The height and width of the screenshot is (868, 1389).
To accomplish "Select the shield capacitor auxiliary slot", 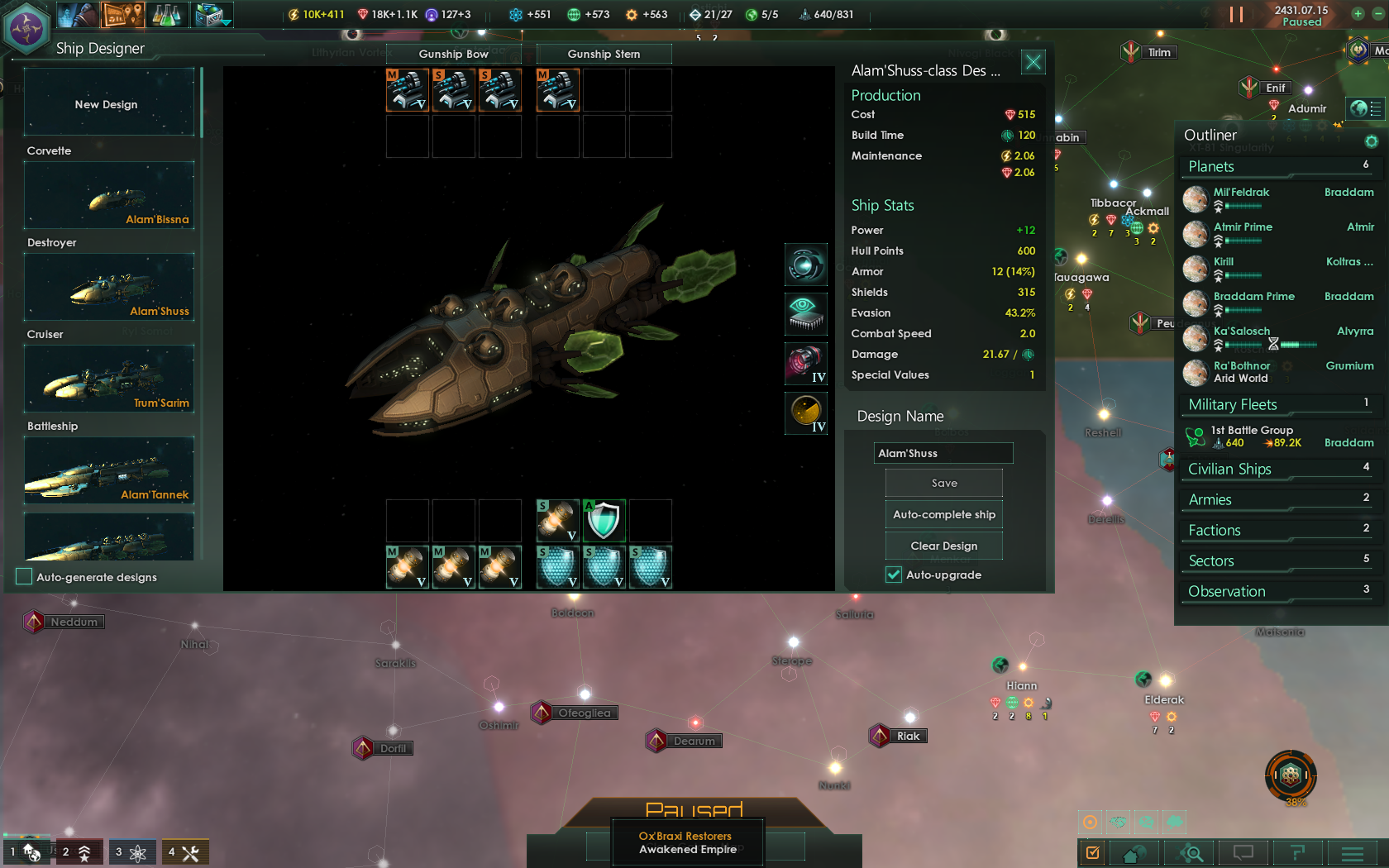I will [x=604, y=521].
